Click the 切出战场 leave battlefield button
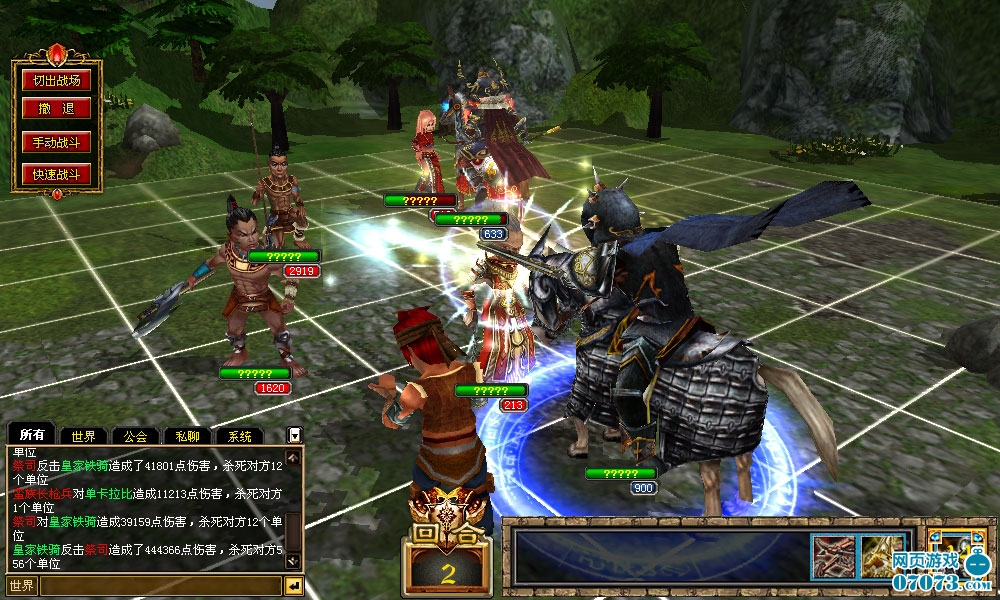This screenshot has height=600, width=1000. coord(56,81)
